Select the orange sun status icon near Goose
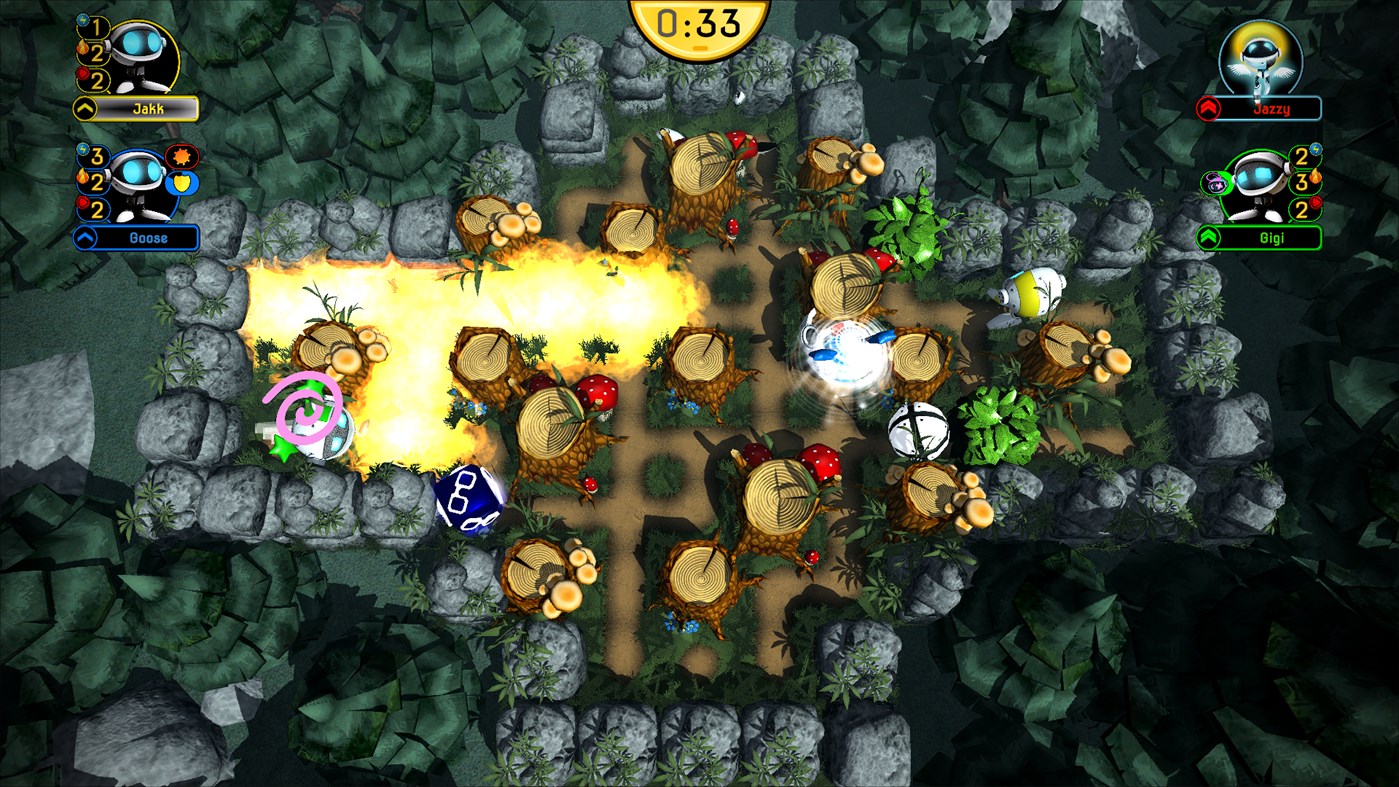Image resolution: width=1399 pixels, height=787 pixels. coord(182,157)
